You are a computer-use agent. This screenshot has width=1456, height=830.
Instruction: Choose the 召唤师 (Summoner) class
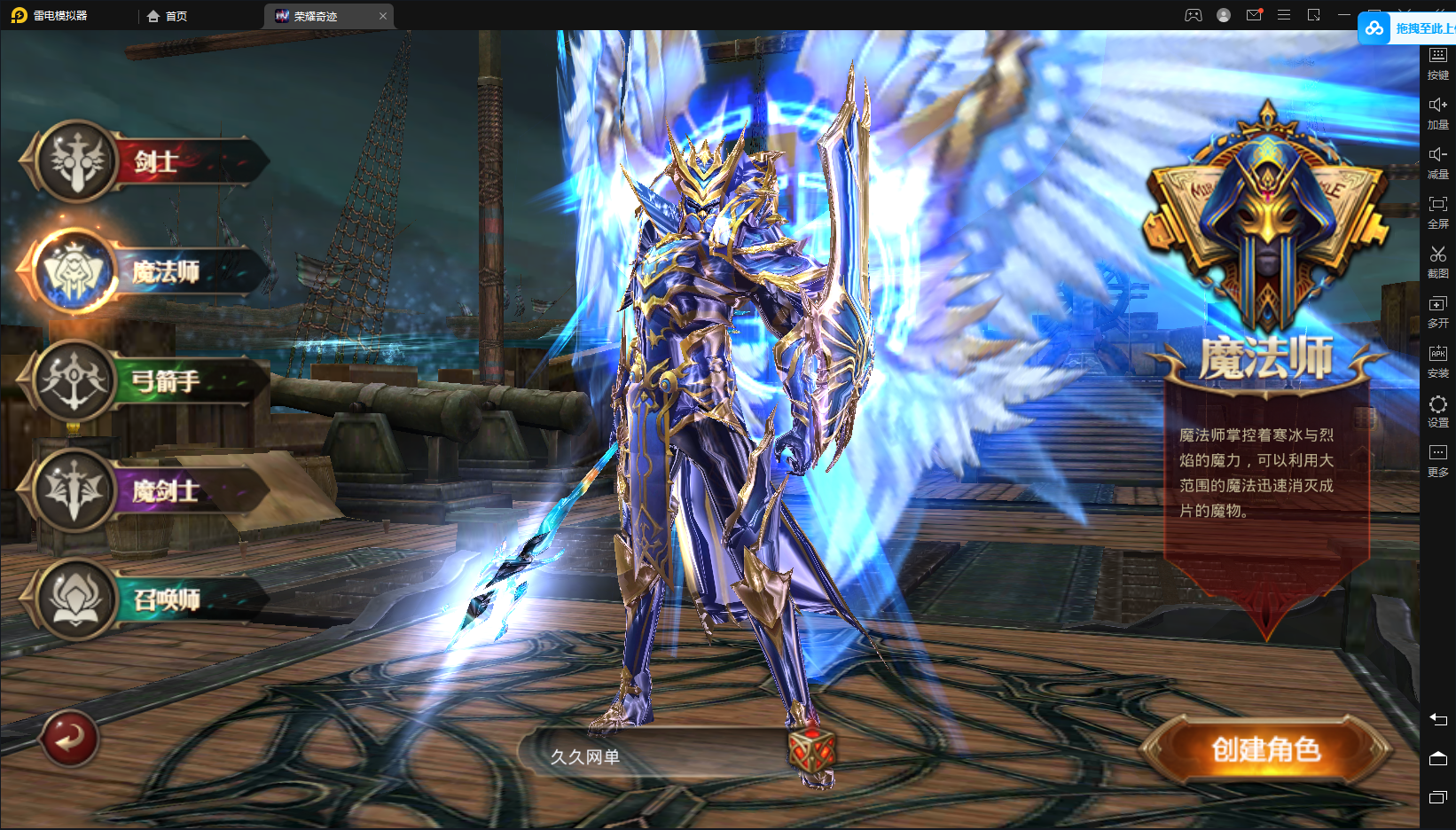coord(151,600)
